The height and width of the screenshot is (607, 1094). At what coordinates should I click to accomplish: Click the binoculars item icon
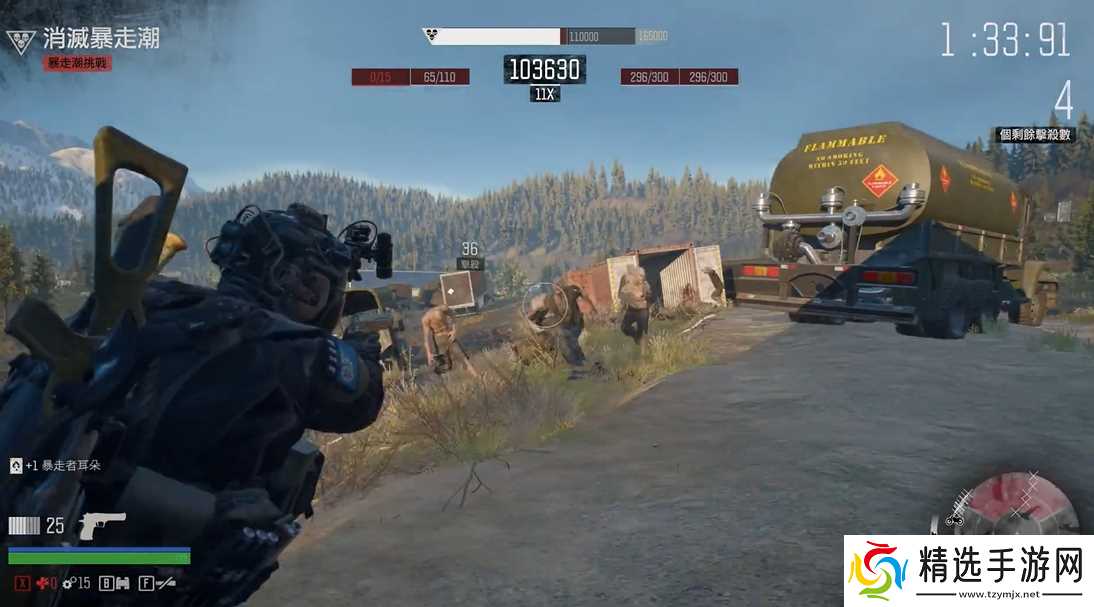tap(118, 582)
